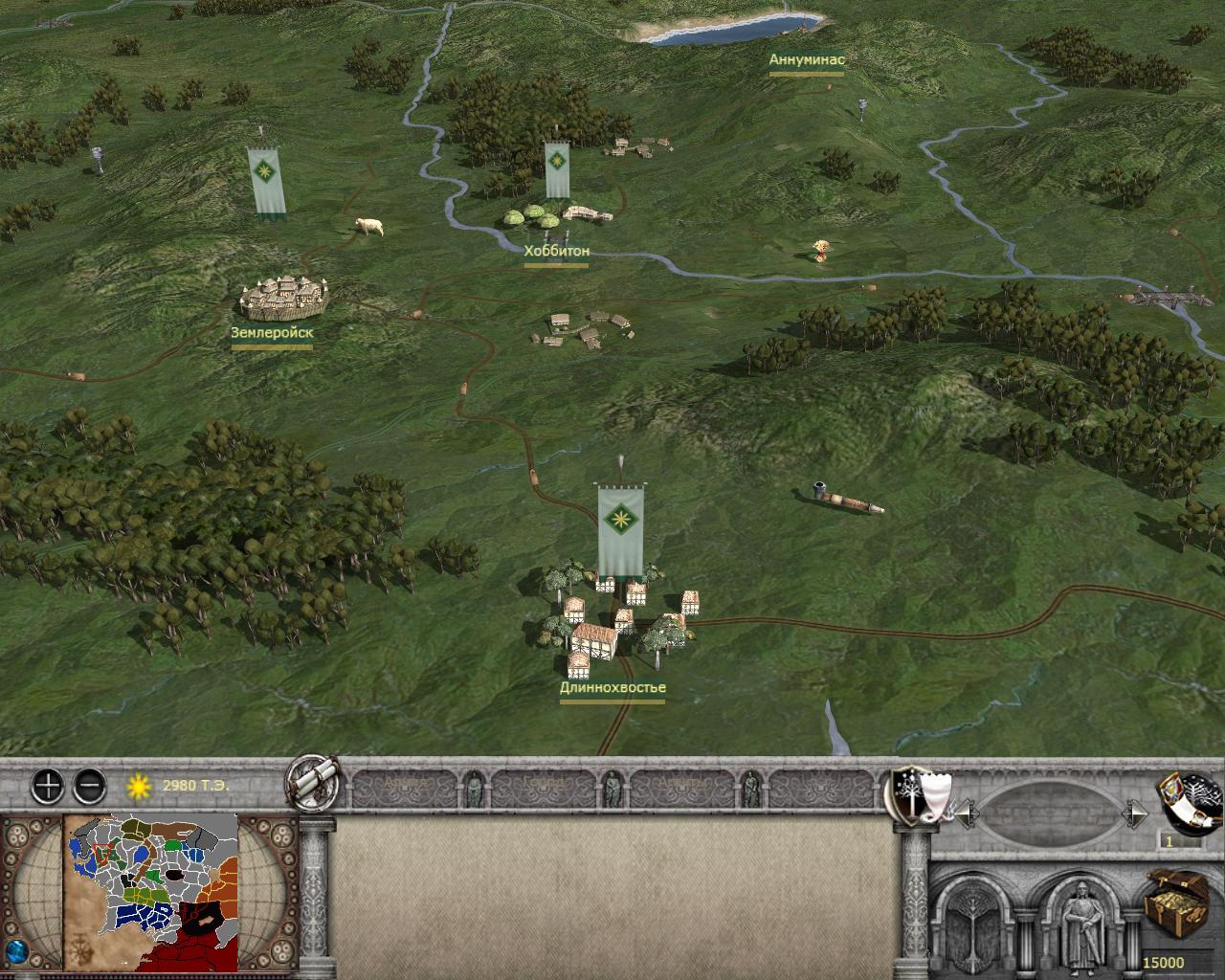Select the Землеройск settlement label
Screen dimensions: 1225x980
click(272, 333)
